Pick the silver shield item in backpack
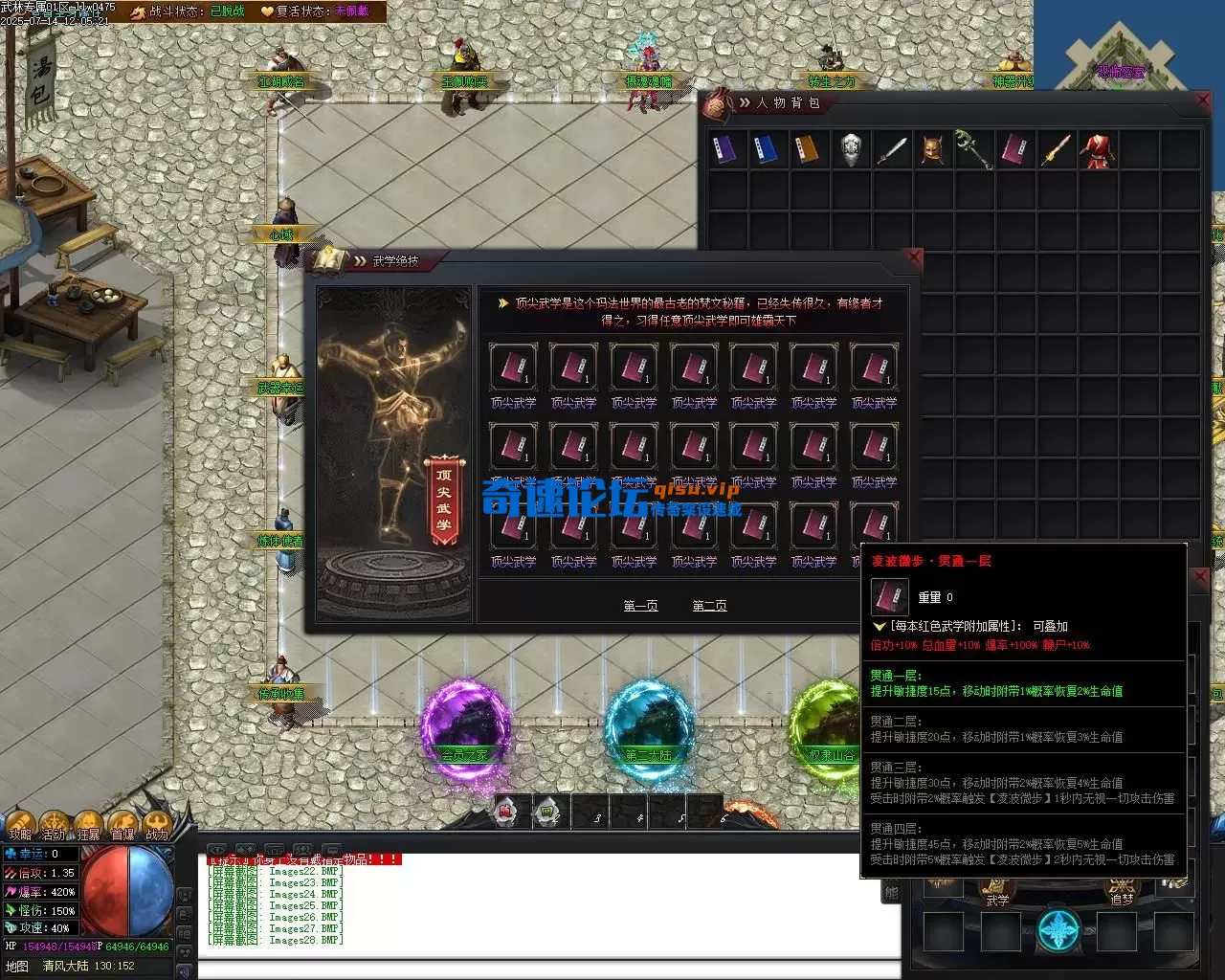Image resolution: width=1225 pixels, height=980 pixels. coord(851,149)
